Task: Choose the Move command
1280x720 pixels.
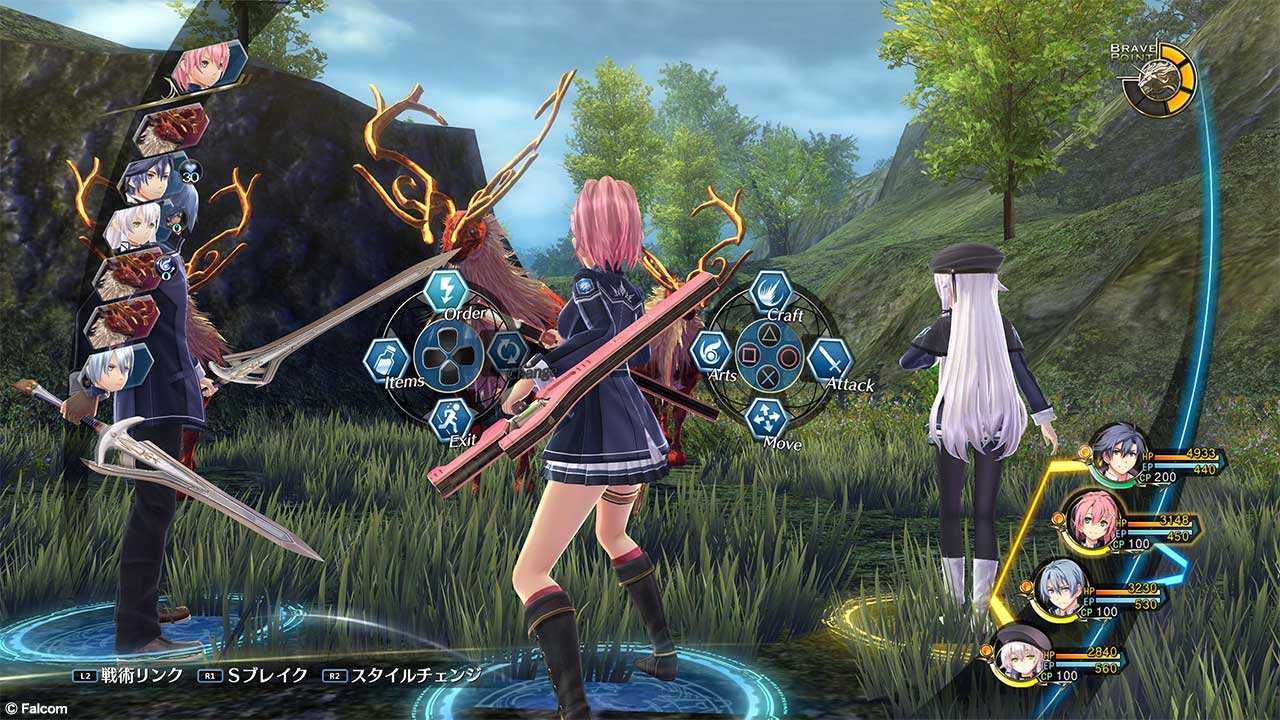Action: tap(766, 416)
